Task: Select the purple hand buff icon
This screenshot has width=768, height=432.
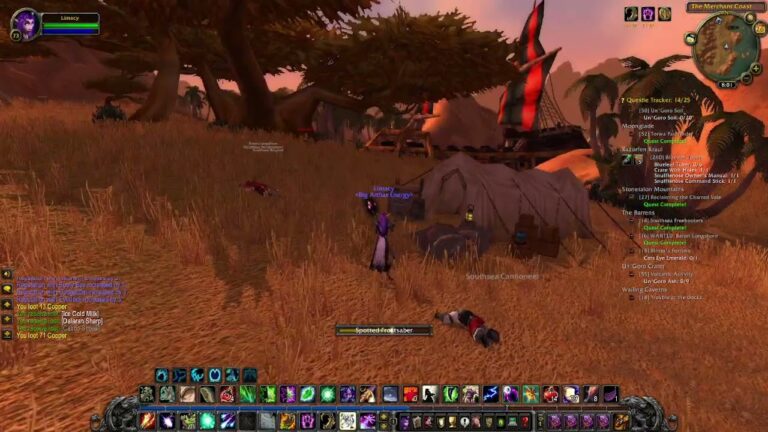Action: (x=647, y=14)
